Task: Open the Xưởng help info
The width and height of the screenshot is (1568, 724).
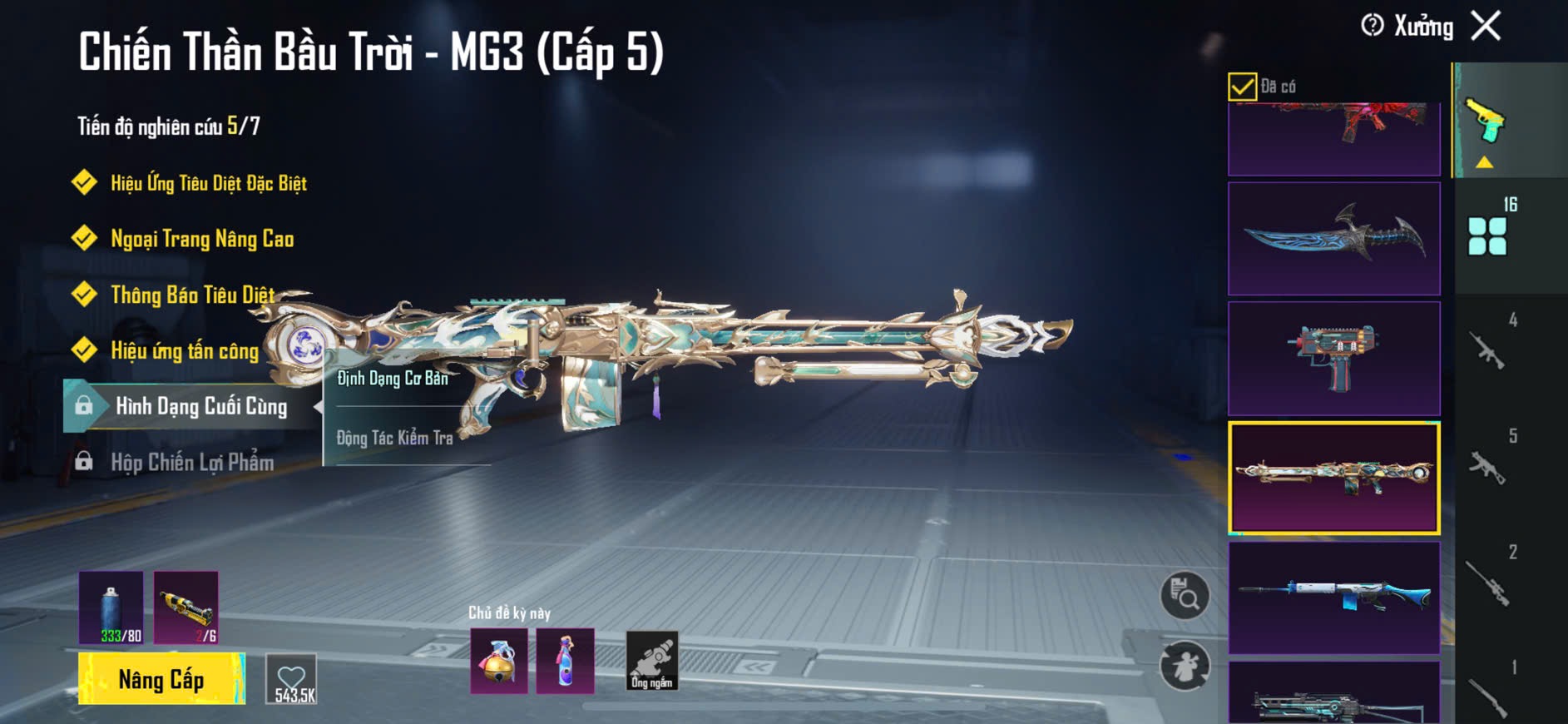Action: click(1373, 26)
